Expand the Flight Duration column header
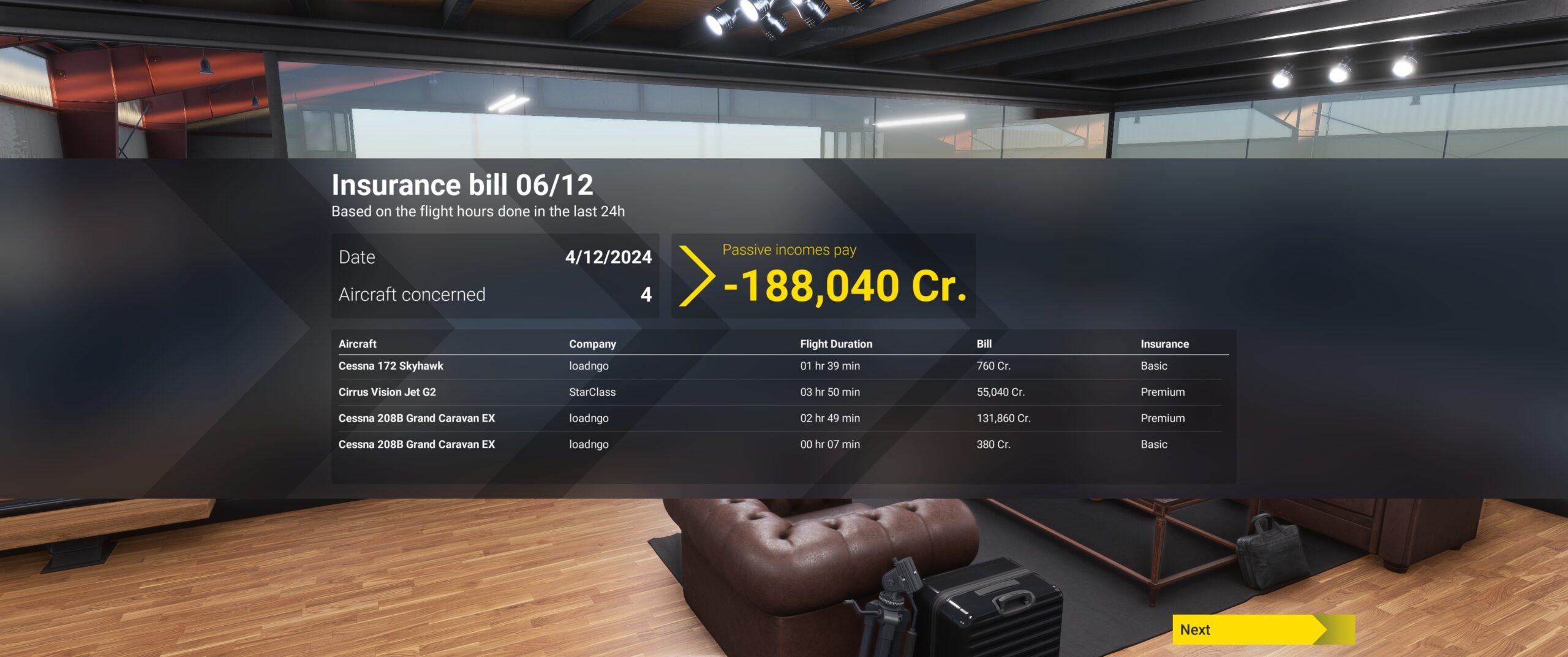The height and width of the screenshot is (657, 1568). point(837,344)
